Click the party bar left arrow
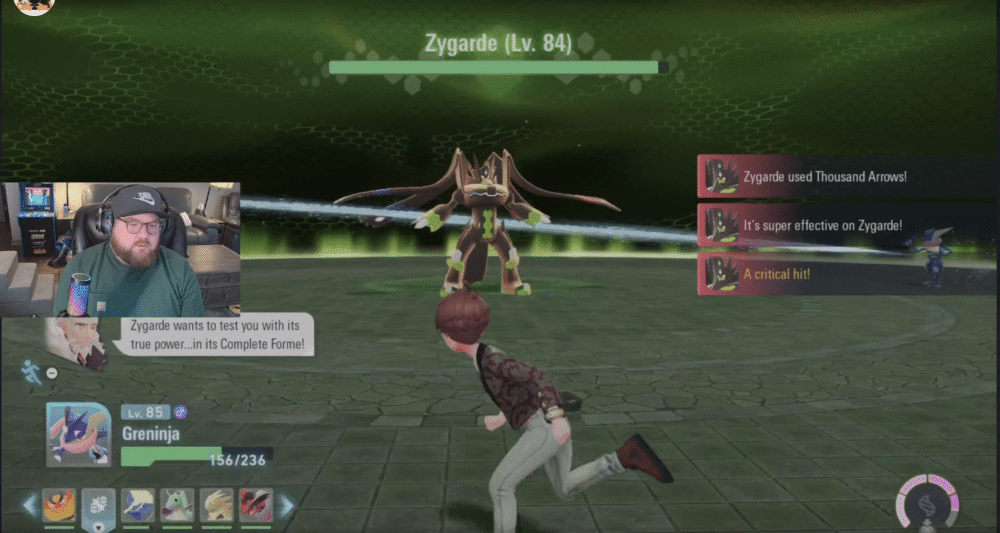This screenshot has height=533, width=1000. tap(29, 506)
